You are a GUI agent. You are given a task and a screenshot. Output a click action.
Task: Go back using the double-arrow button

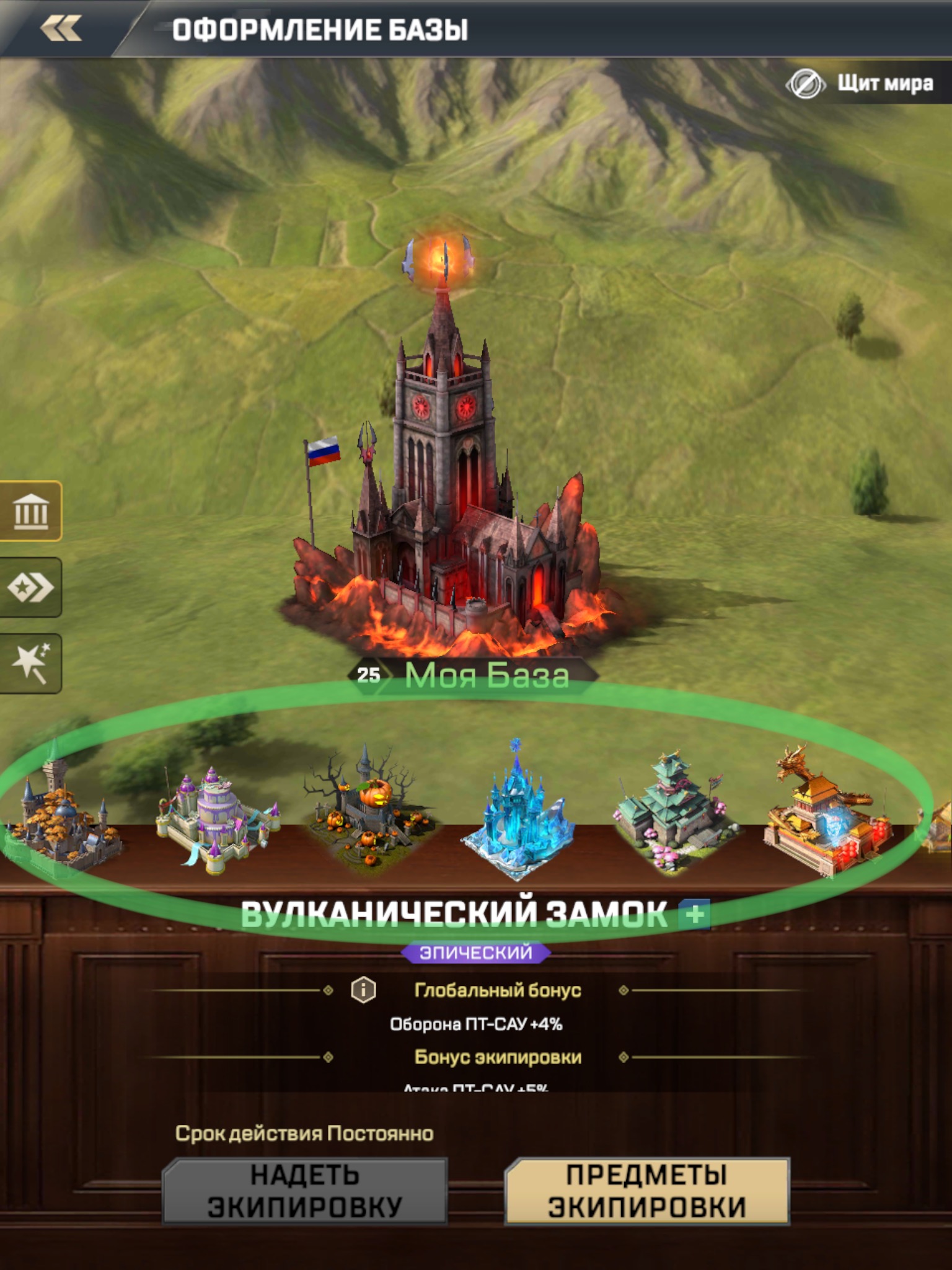[61, 29]
